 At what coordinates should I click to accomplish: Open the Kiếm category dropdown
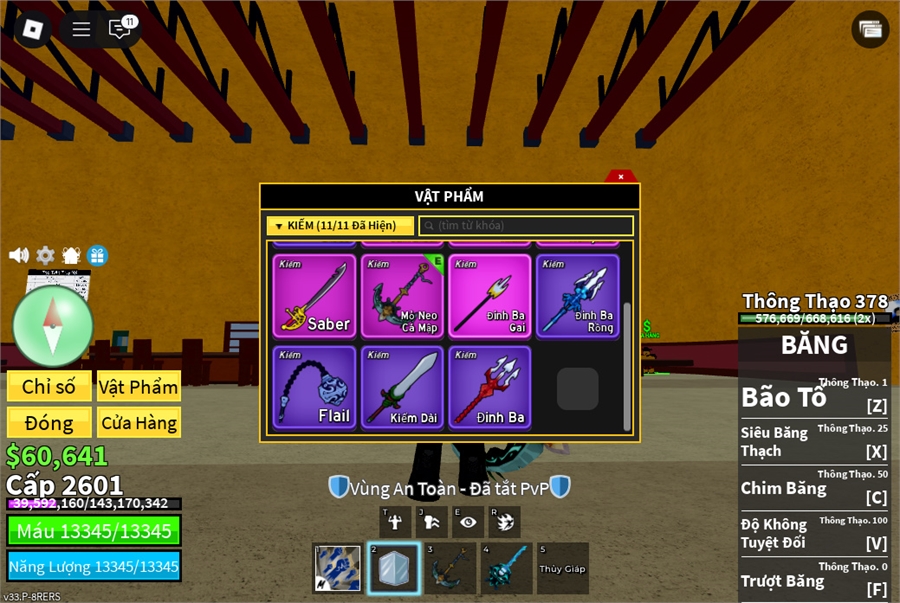coord(340,226)
